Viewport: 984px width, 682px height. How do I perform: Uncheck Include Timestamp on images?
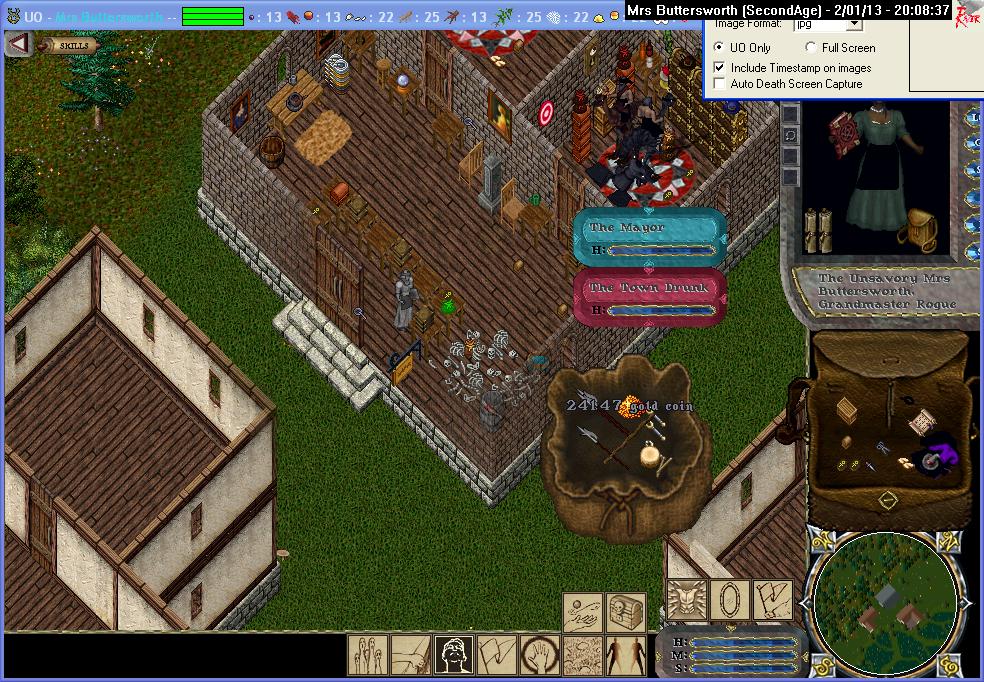[x=720, y=68]
